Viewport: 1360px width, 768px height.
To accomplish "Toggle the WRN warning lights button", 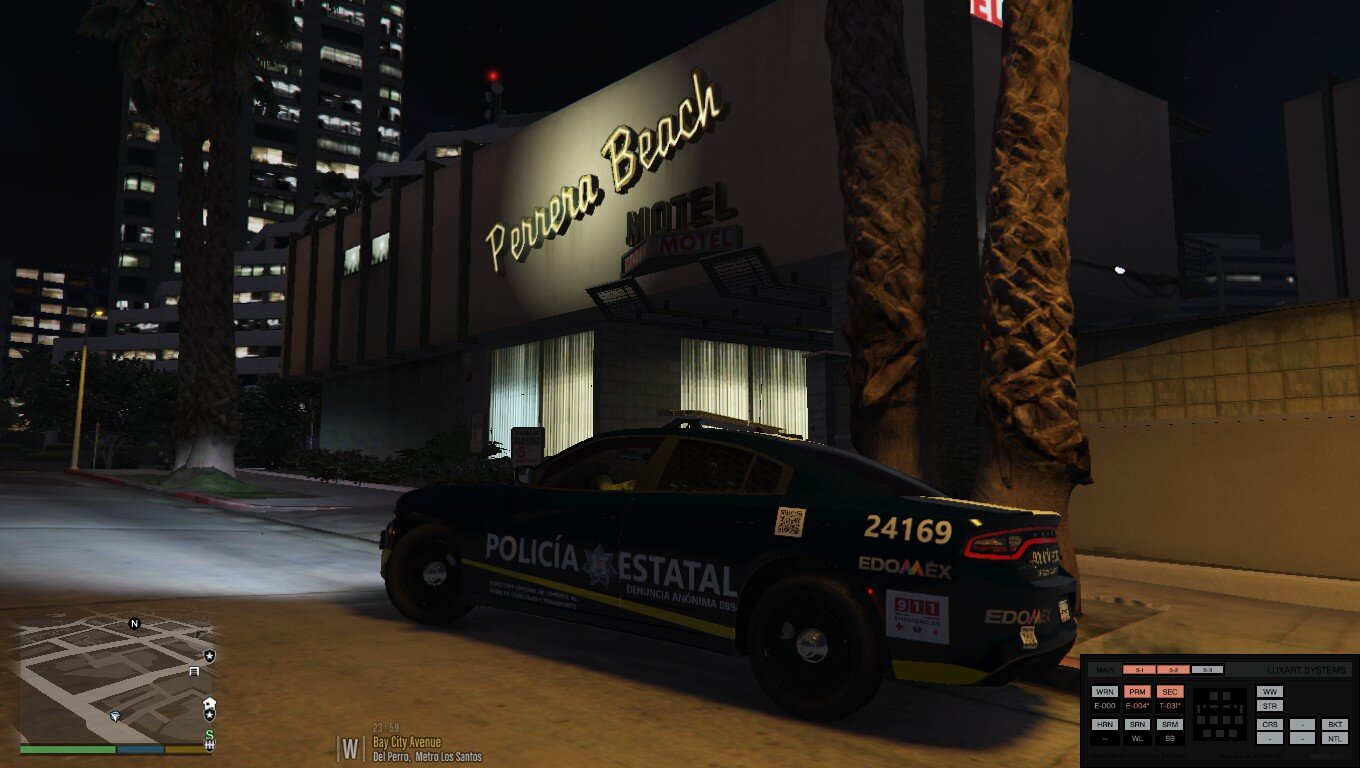I will point(1105,691).
